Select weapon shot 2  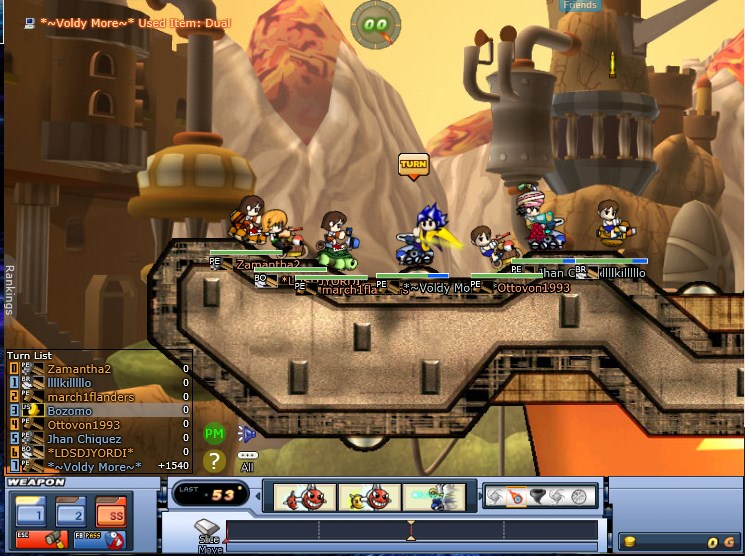click(73, 515)
